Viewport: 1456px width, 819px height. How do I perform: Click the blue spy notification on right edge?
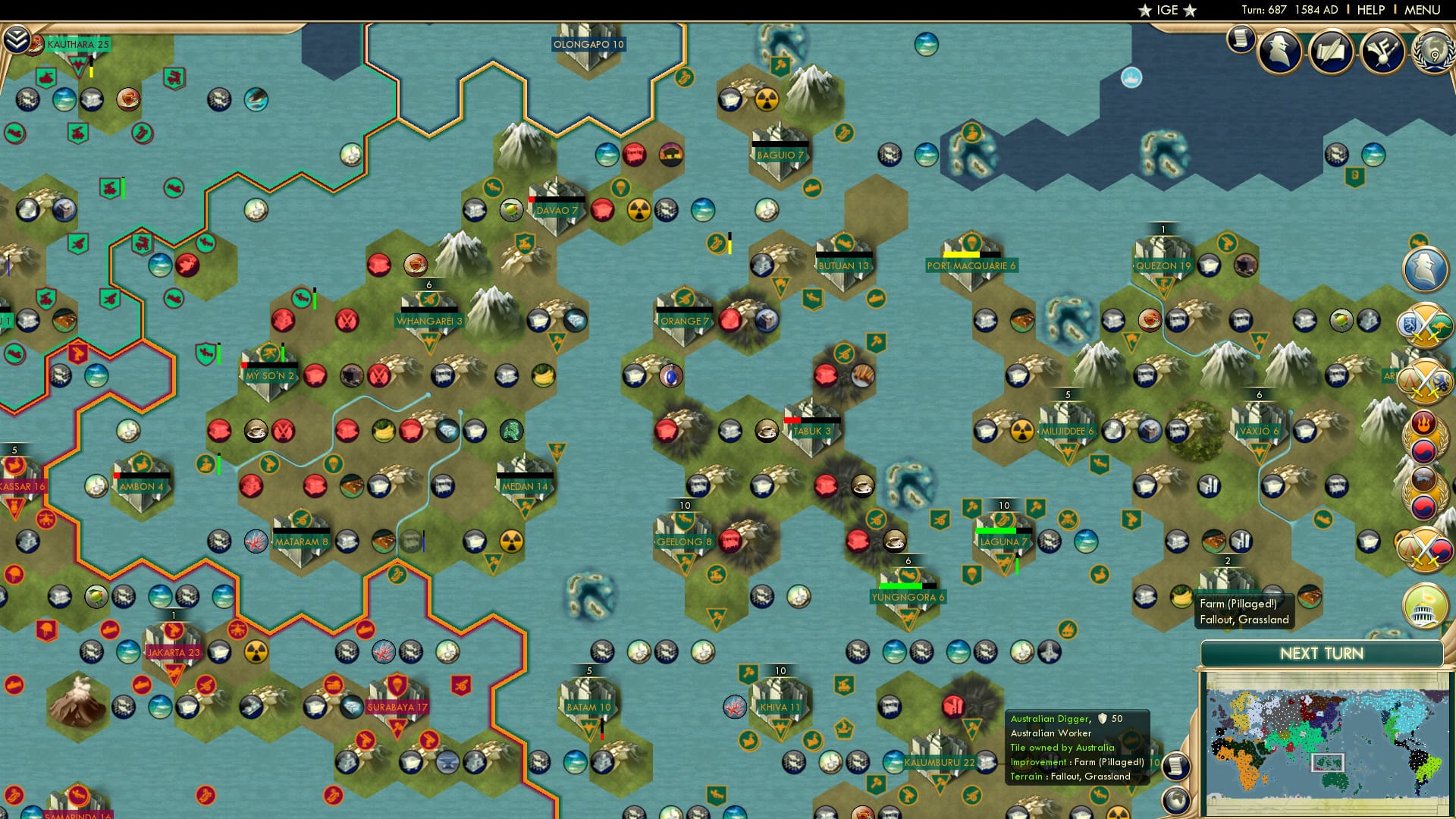pyautogui.click(x=1426, y=267)
